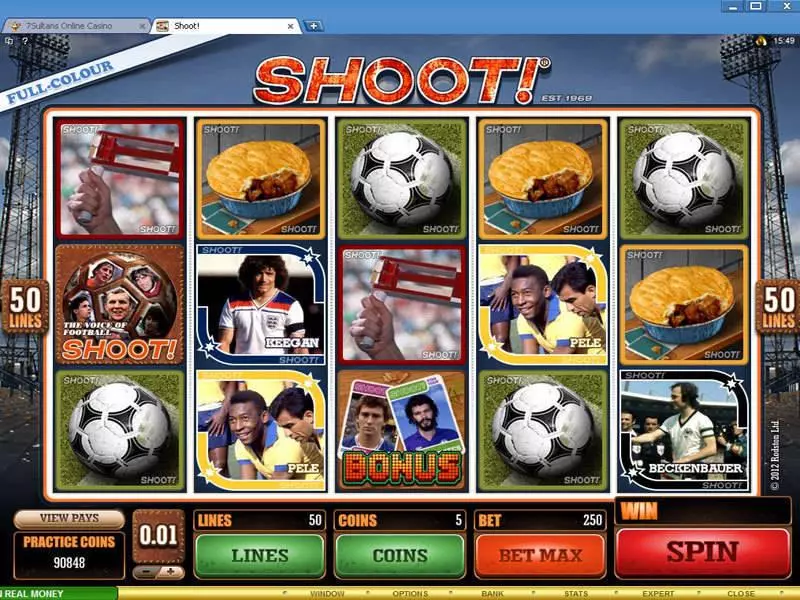Click the help question mark icon
Image resolution: width=800 pixels, height=600 pixels.
25,42
